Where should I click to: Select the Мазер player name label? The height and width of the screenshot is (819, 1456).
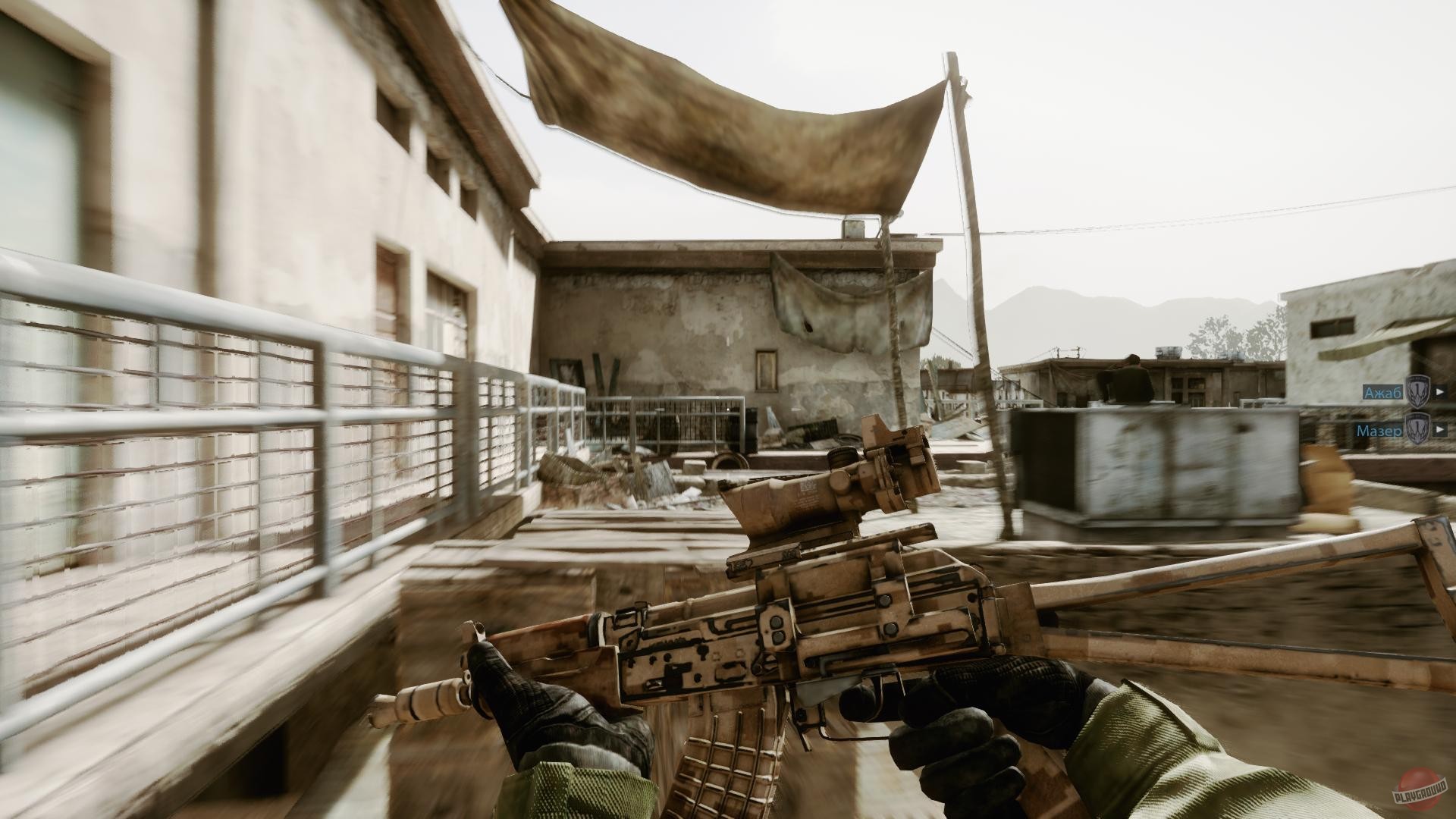(1379, 430)
